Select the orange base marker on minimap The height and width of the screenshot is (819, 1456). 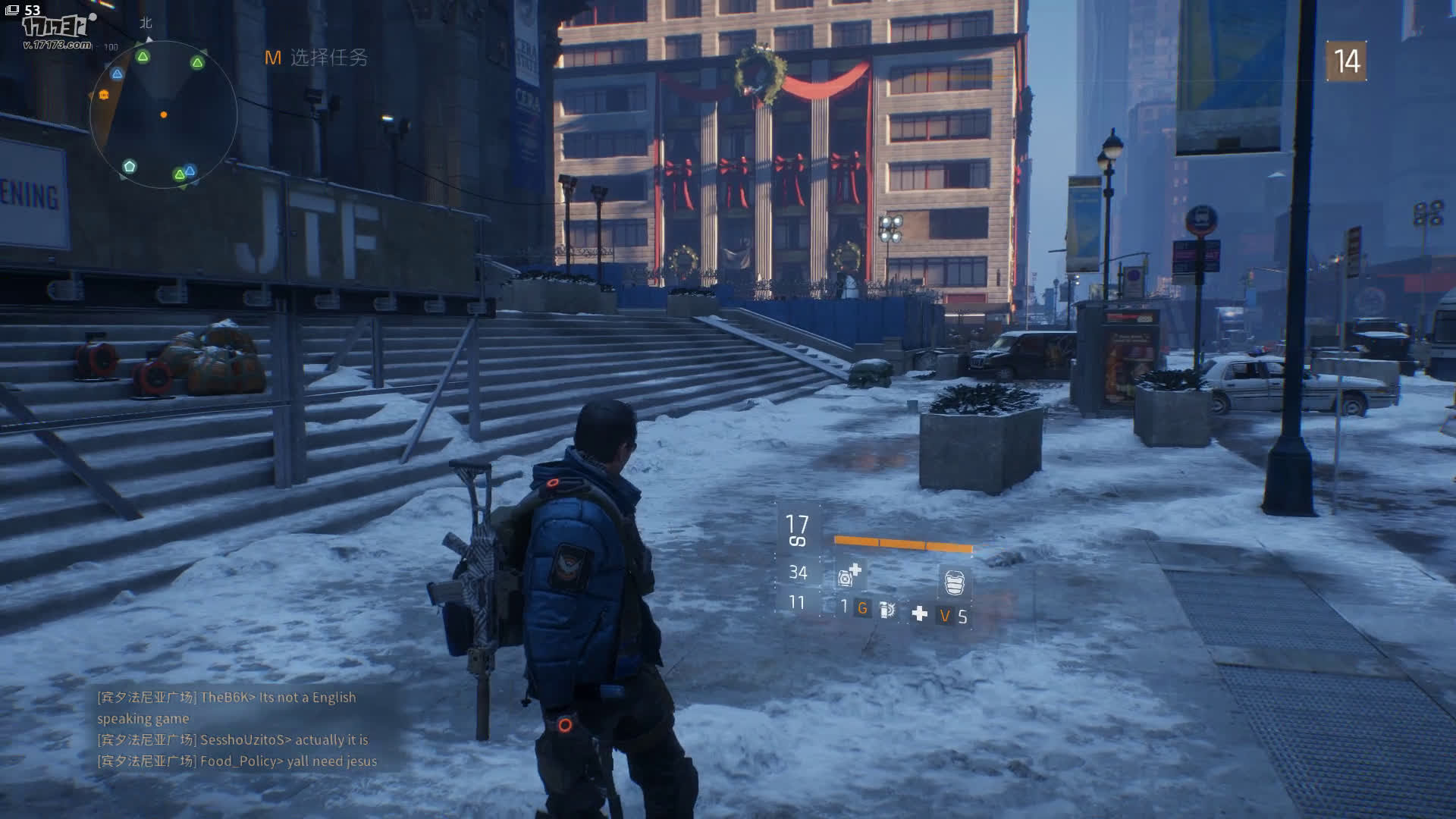click(103, 95)
